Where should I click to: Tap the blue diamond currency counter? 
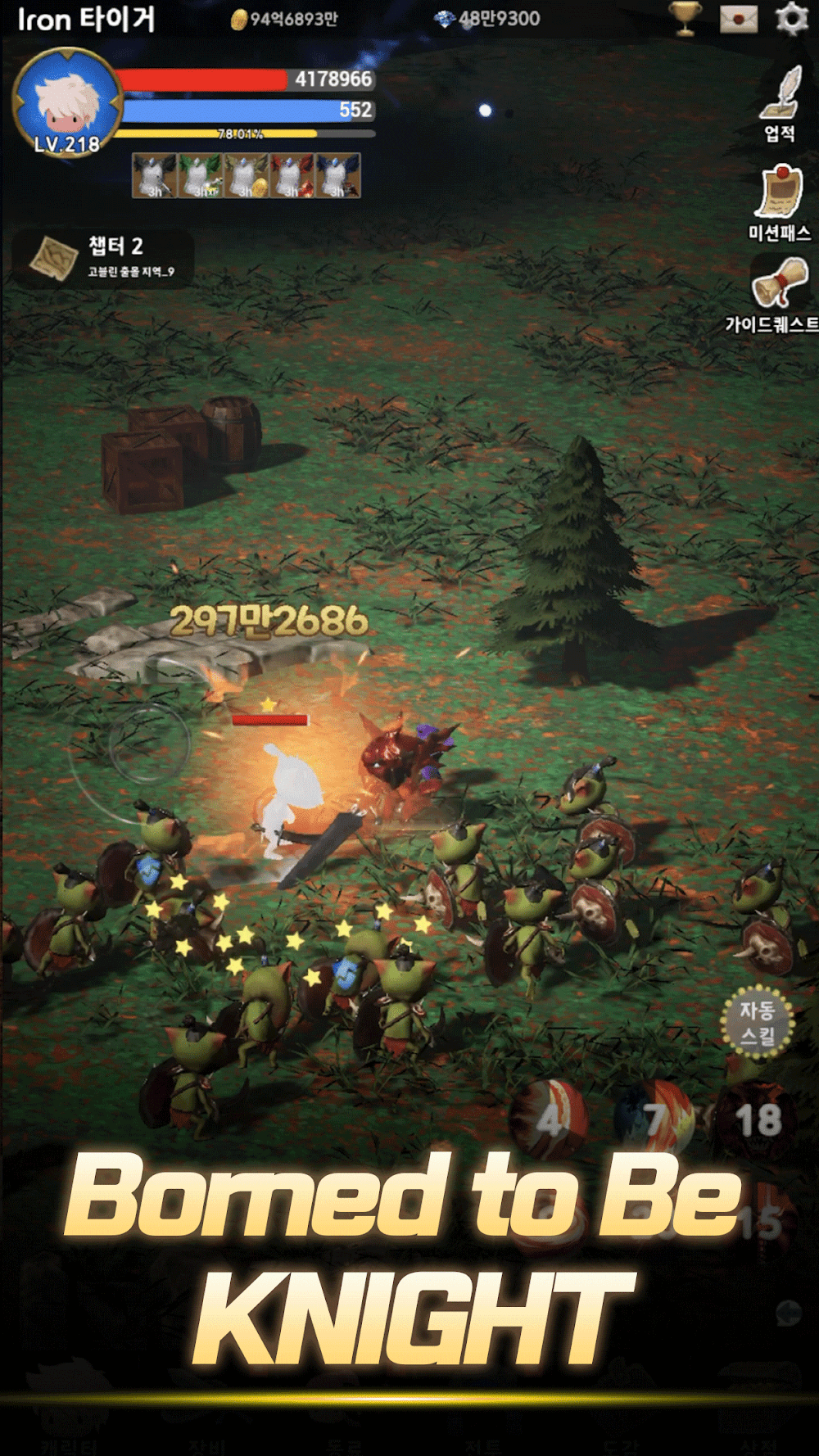coord(487,19)
